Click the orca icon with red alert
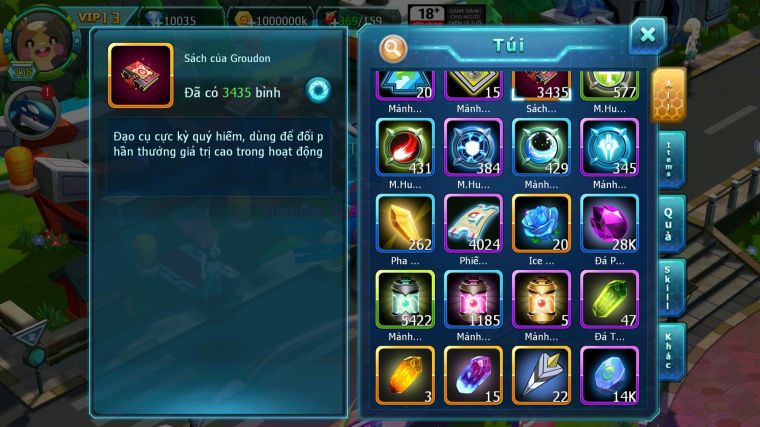The width and height of the screenshot is (760, 427). tap(29, 107)
